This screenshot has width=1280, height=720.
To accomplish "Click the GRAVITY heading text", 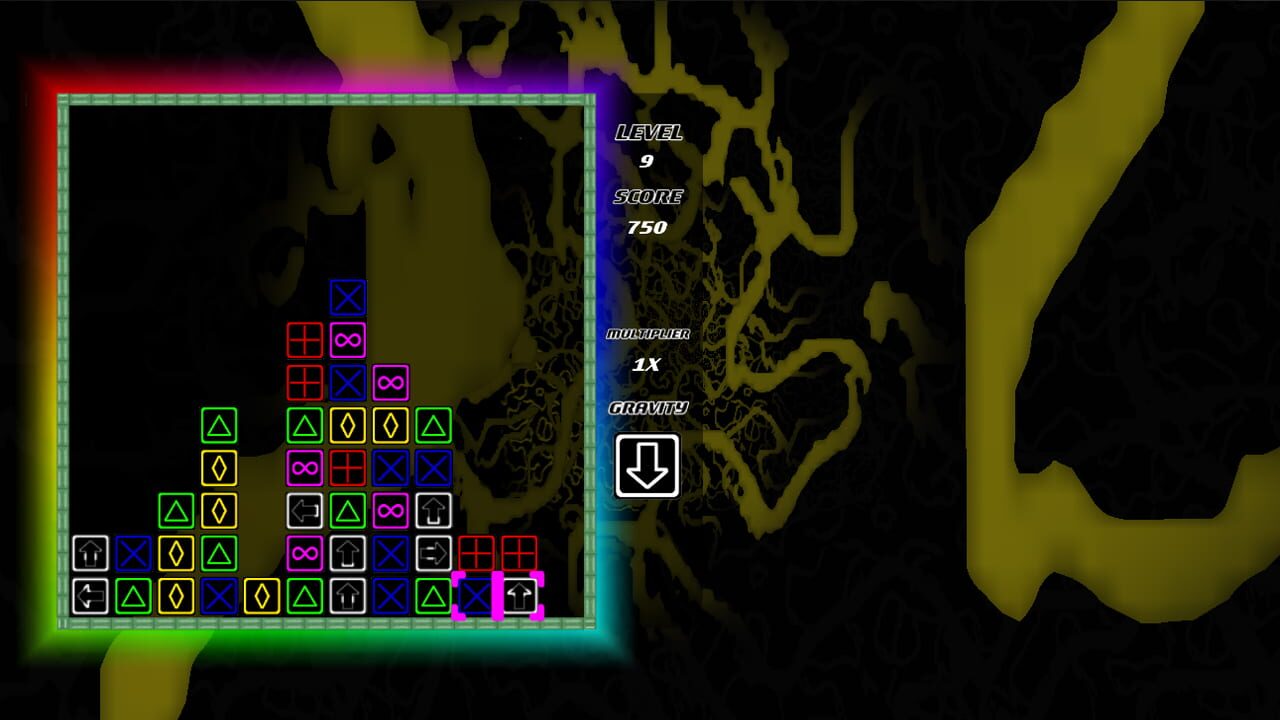I will point(648,406).
